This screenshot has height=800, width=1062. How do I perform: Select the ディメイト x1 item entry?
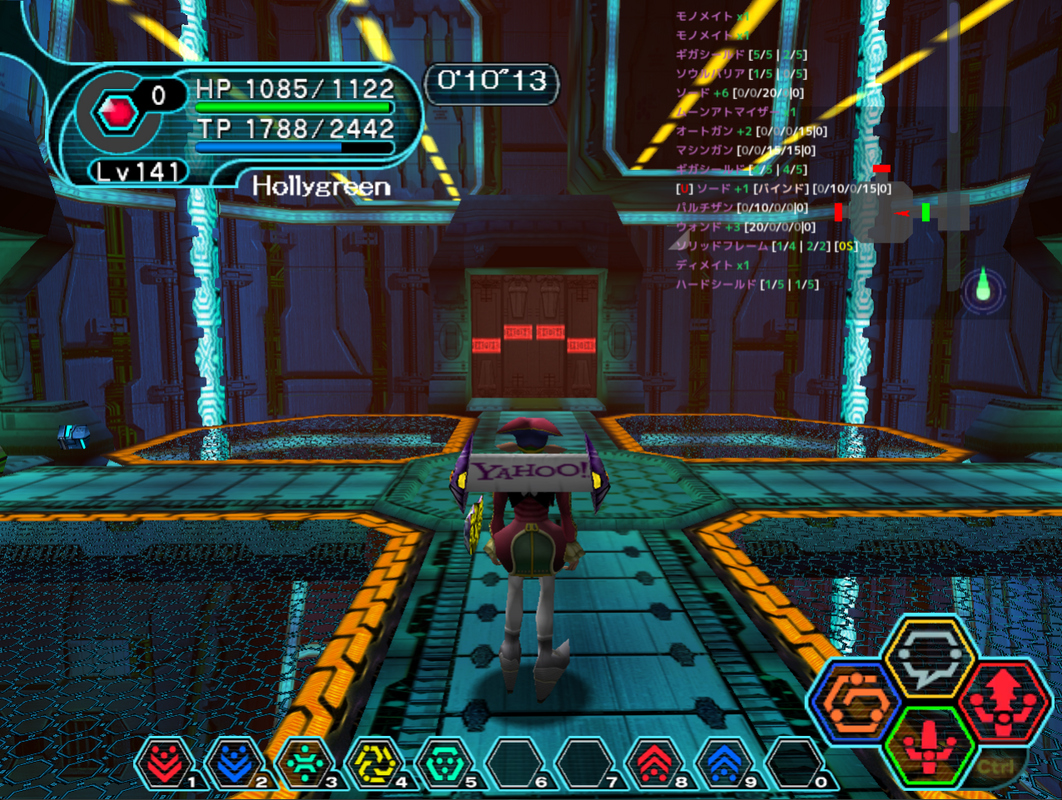[712, 265]
